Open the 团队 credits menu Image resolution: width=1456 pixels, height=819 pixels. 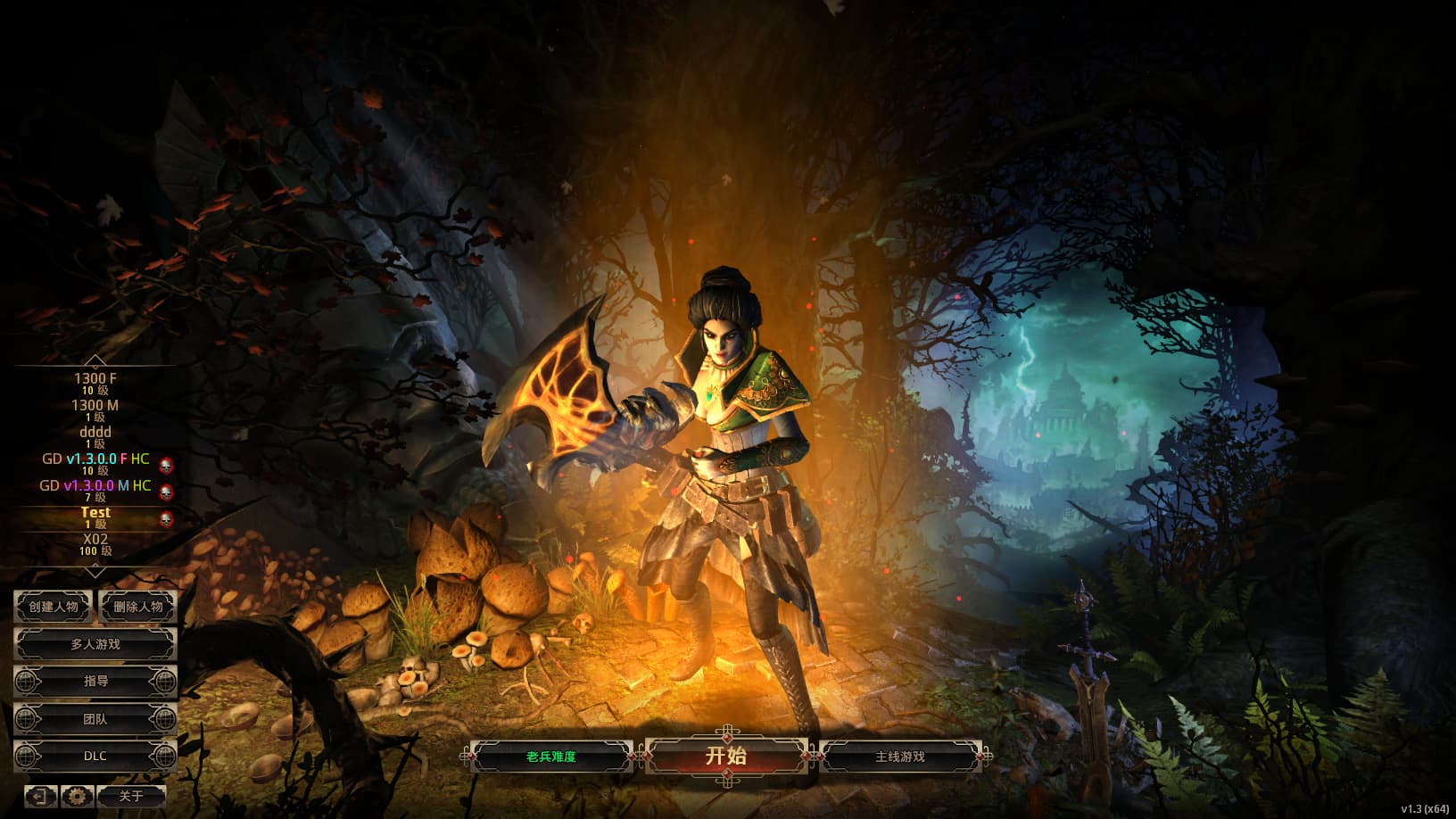[x=95, y=719]
